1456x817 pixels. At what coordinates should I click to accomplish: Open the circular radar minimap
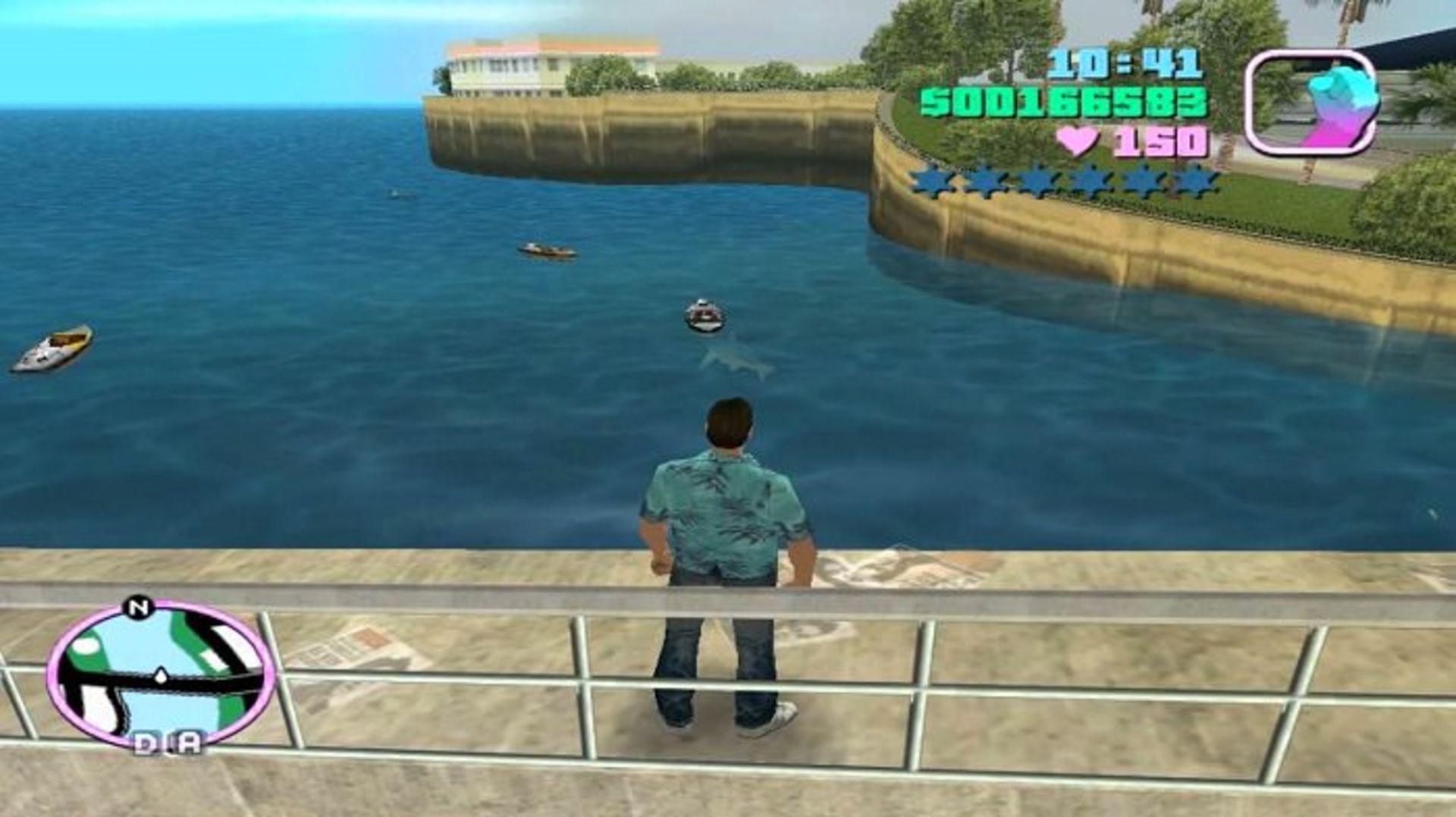[160, 675]
